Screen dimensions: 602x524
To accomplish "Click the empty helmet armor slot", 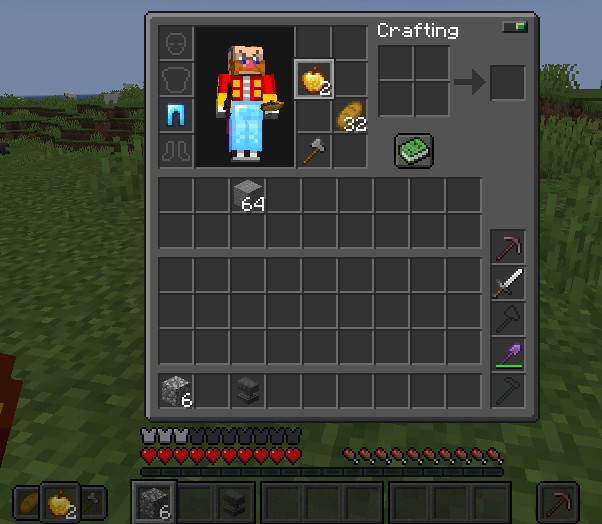I will pos(176,44).
